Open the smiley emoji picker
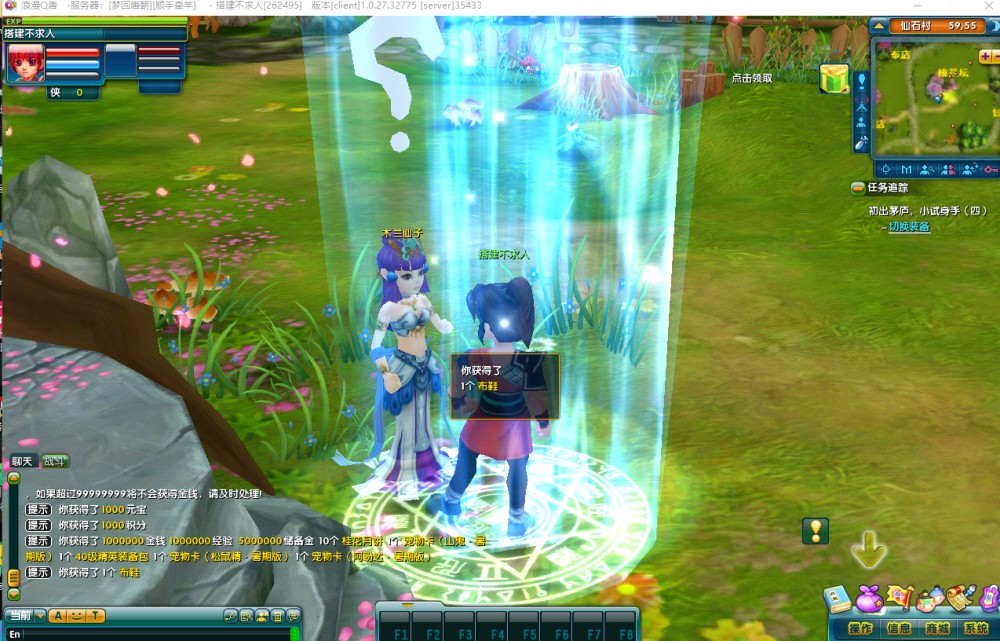The width and height of the screenshot is (1000, 641). pos(75,616)
